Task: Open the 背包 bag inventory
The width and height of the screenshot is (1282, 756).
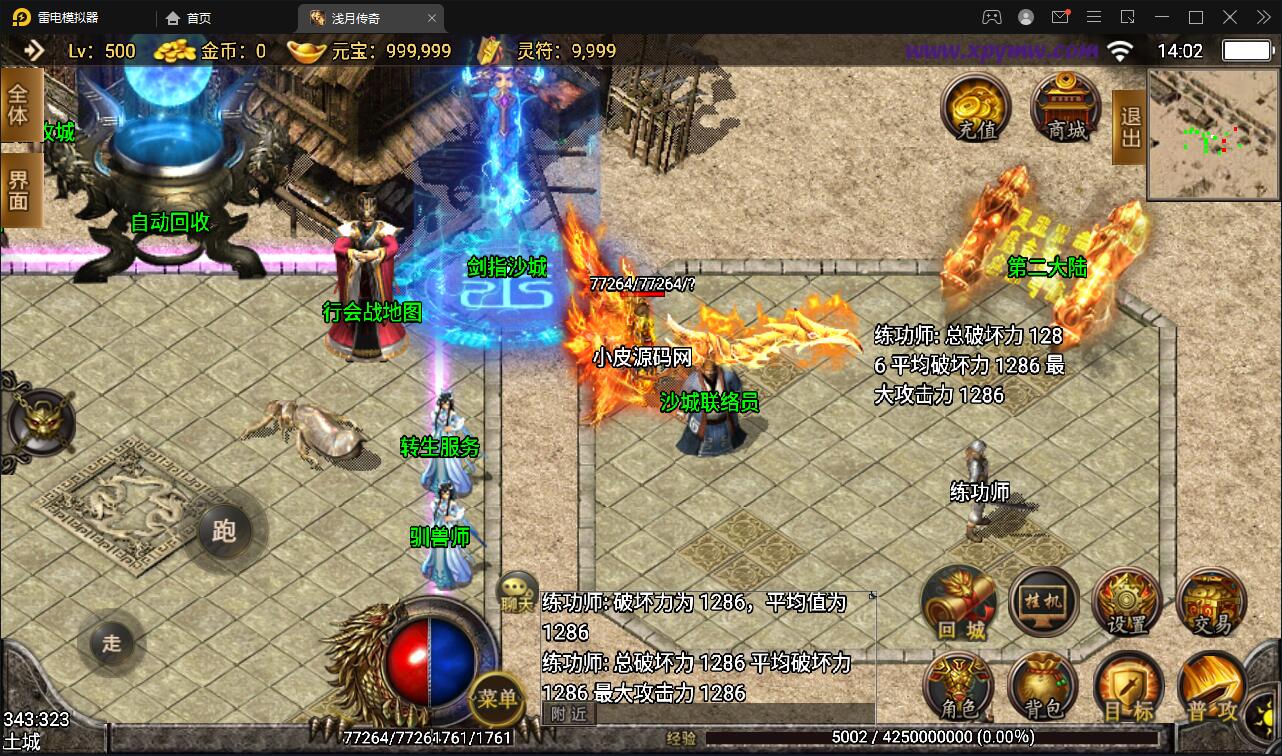Action: pyautogui.click(x=1043, y=687)
